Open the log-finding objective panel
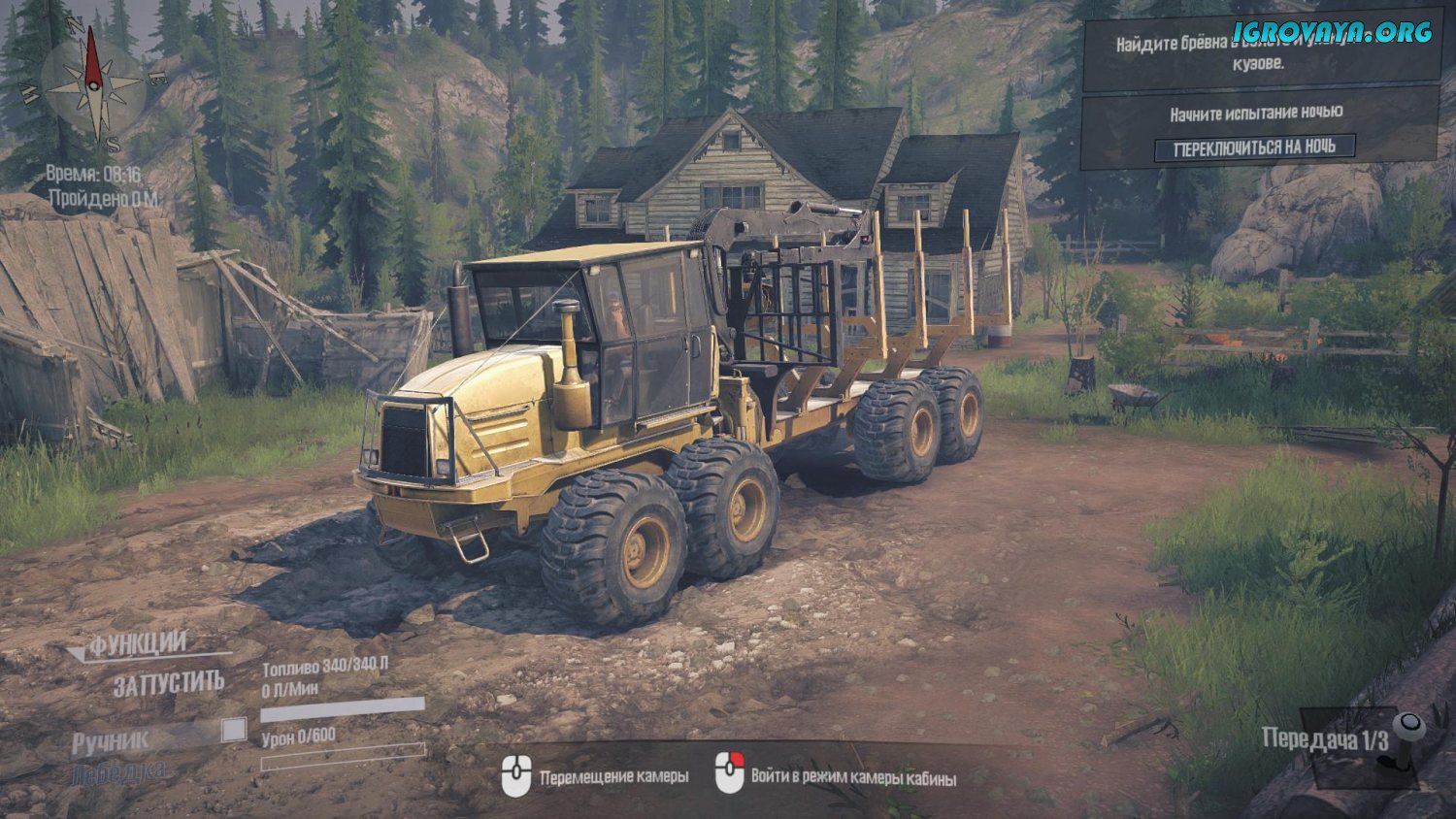Viewport: 1456px width, 819px height. [1260, 50]
